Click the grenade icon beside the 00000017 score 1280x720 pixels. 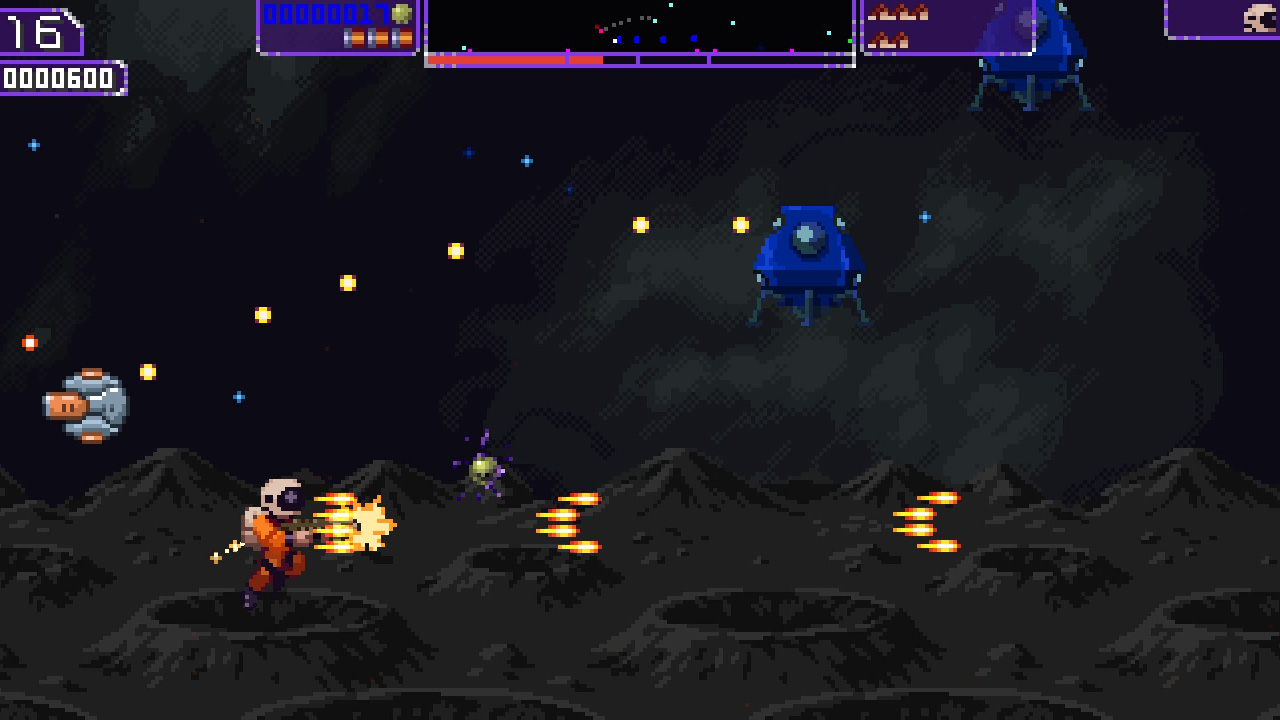pos(403,15)
